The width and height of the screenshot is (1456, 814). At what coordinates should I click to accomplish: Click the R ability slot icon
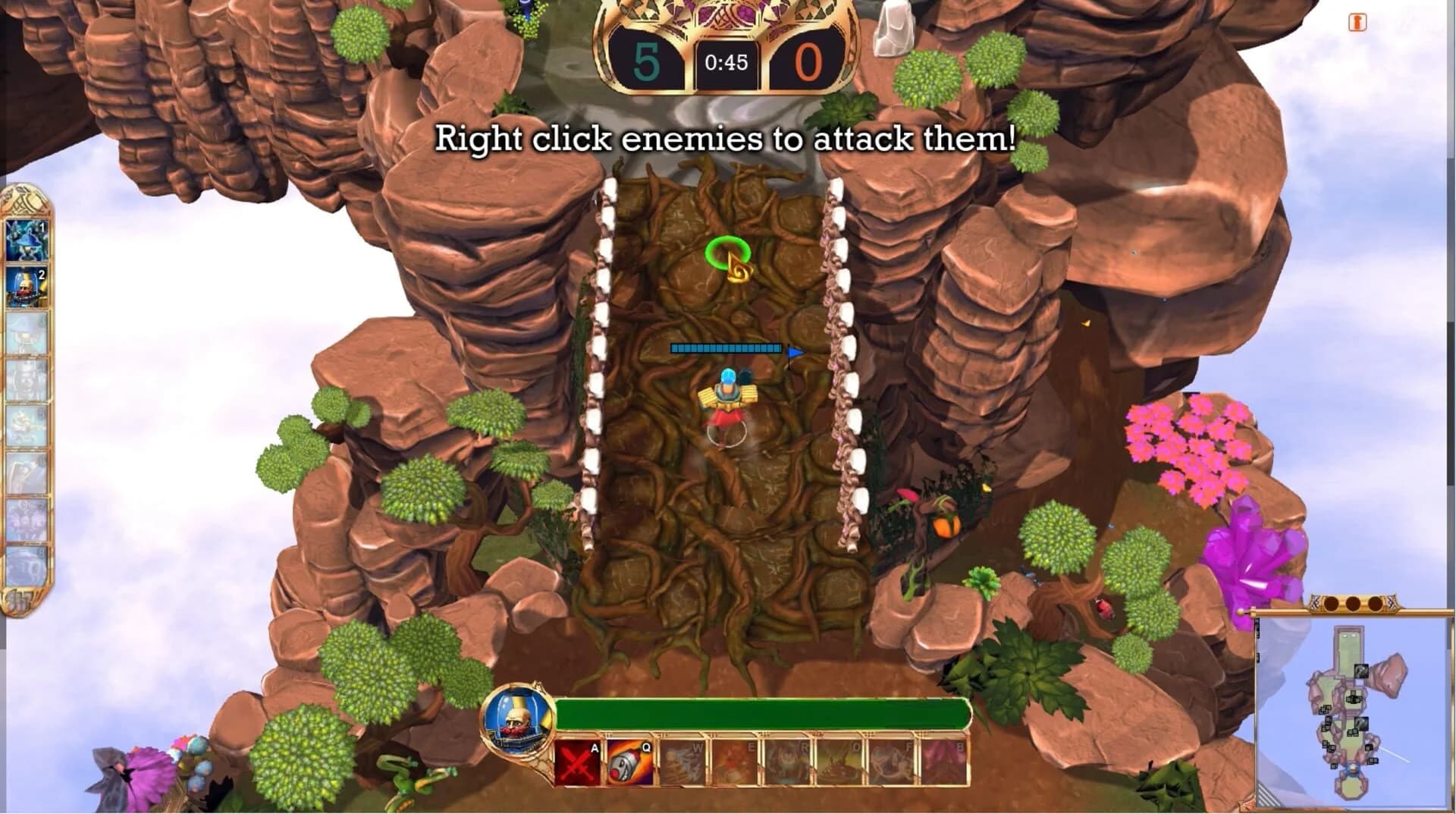(x=787, y=762)
